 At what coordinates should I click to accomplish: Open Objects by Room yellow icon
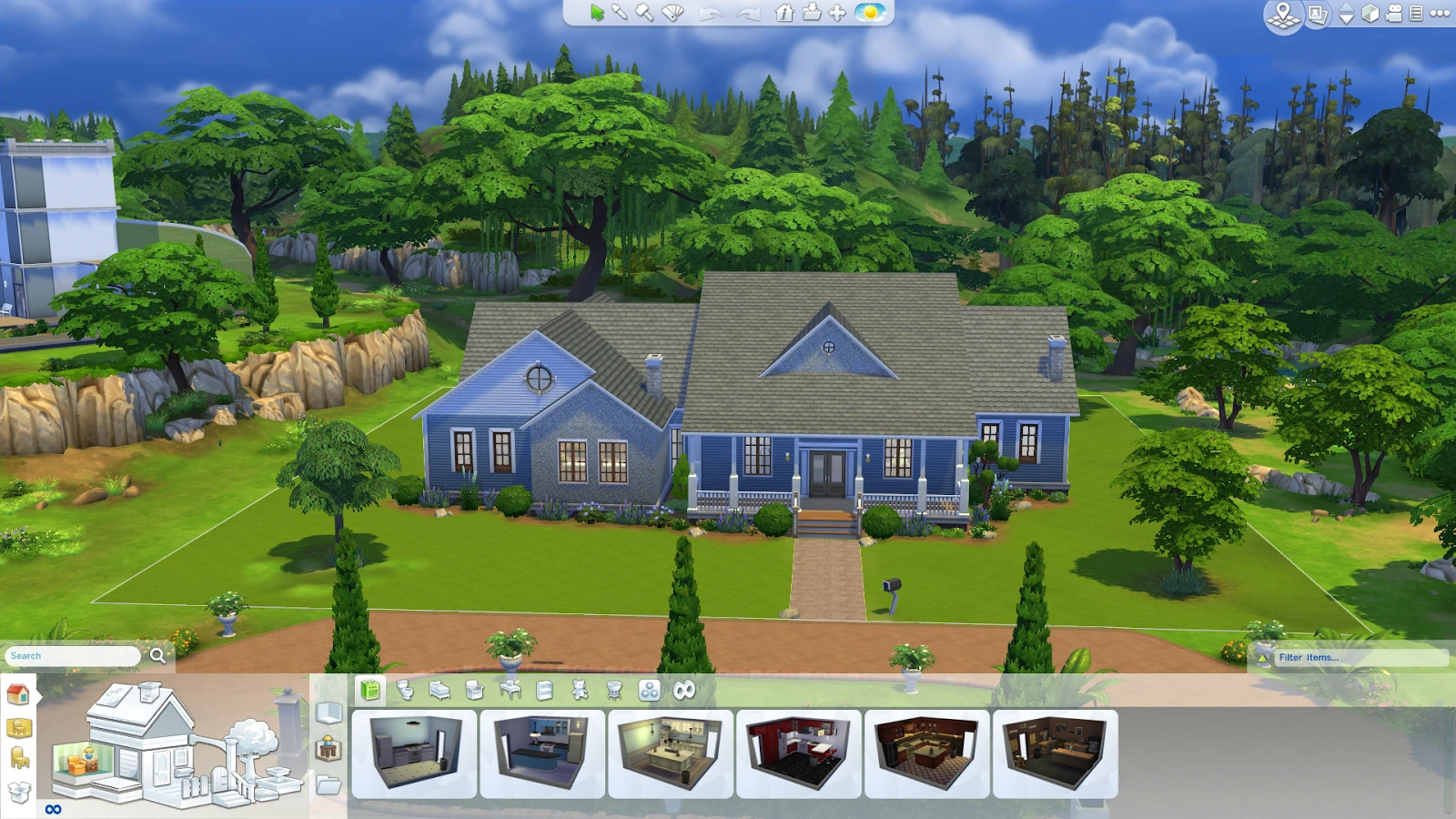[x=19, y=727]
